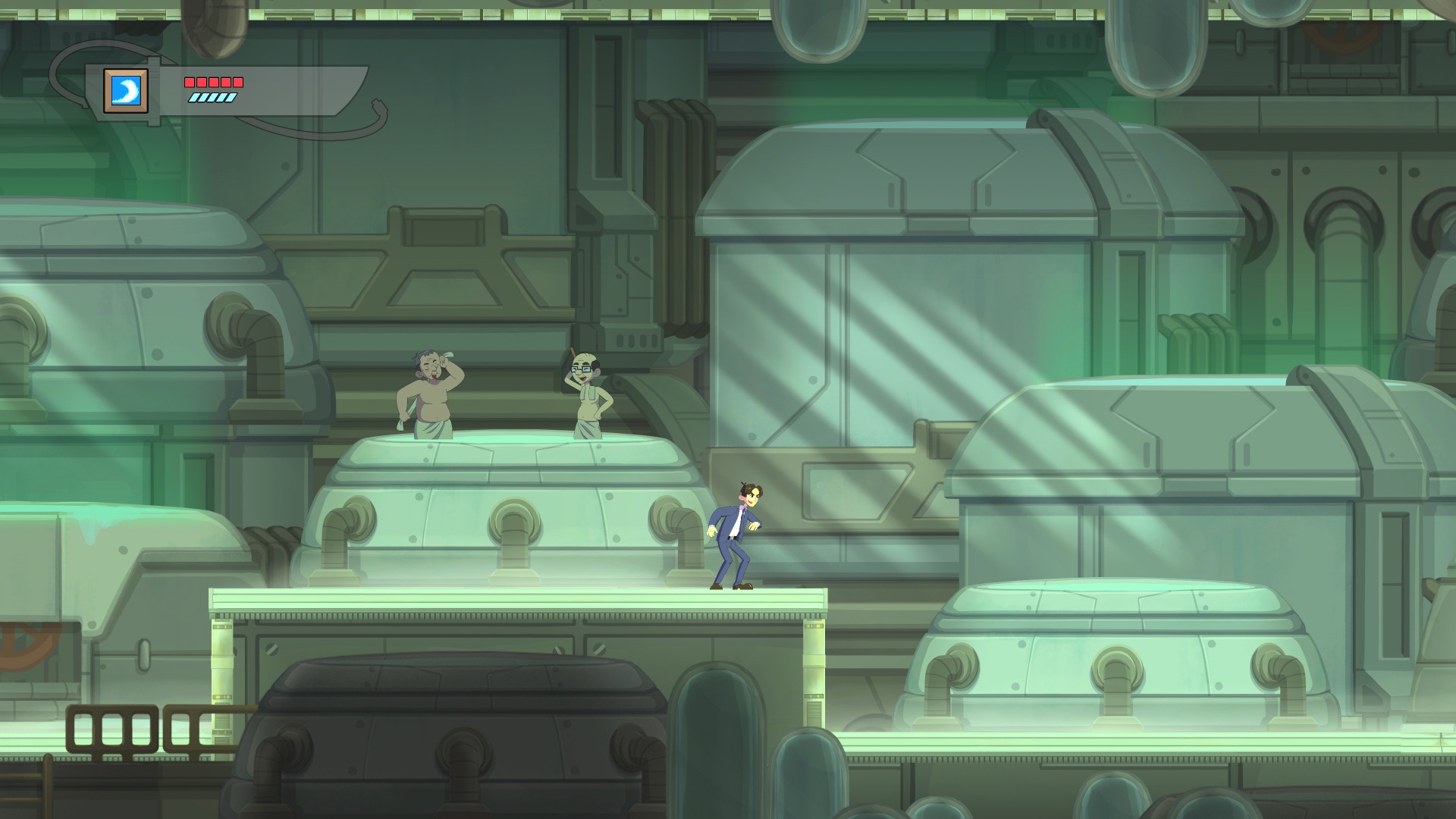Click the blue stamina gauge bar
Viewport: 1456px width, 819px height.
tap(213, 97)
